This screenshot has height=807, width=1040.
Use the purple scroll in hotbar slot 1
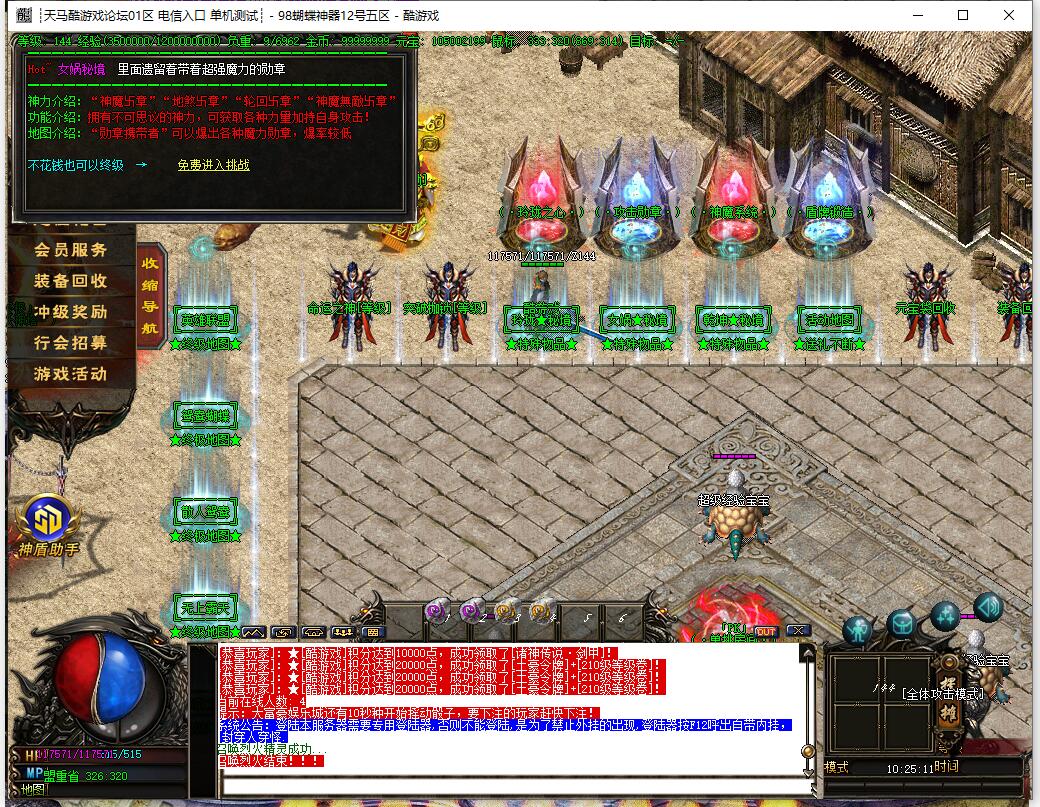(437, 610)
